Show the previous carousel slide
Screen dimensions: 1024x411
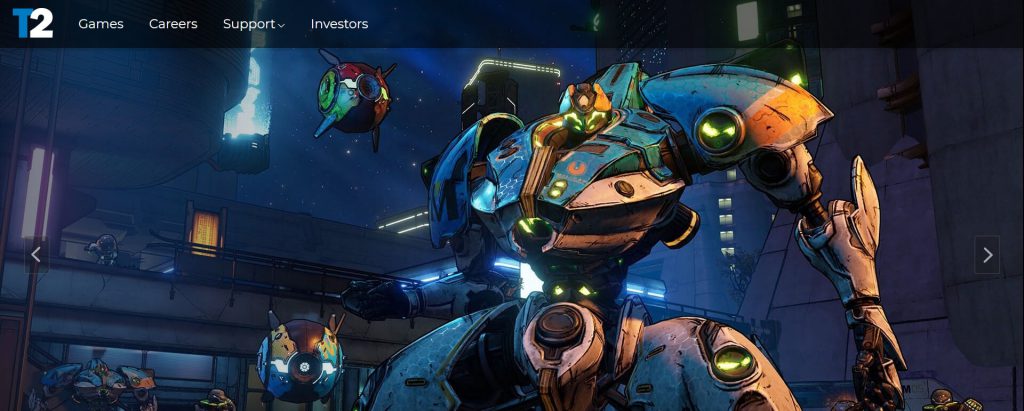(x=36, y=255)
